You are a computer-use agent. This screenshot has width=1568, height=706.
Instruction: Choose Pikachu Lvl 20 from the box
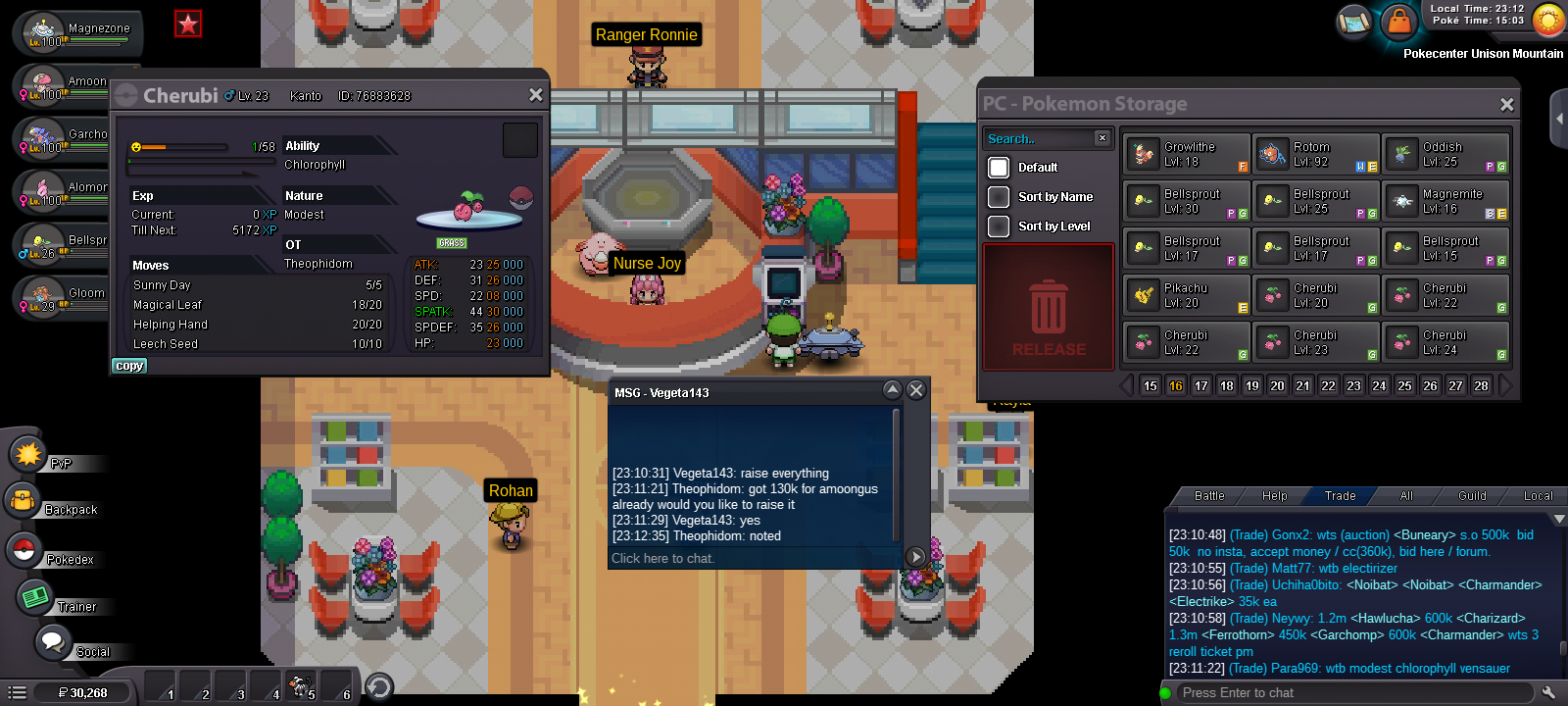1187,296
